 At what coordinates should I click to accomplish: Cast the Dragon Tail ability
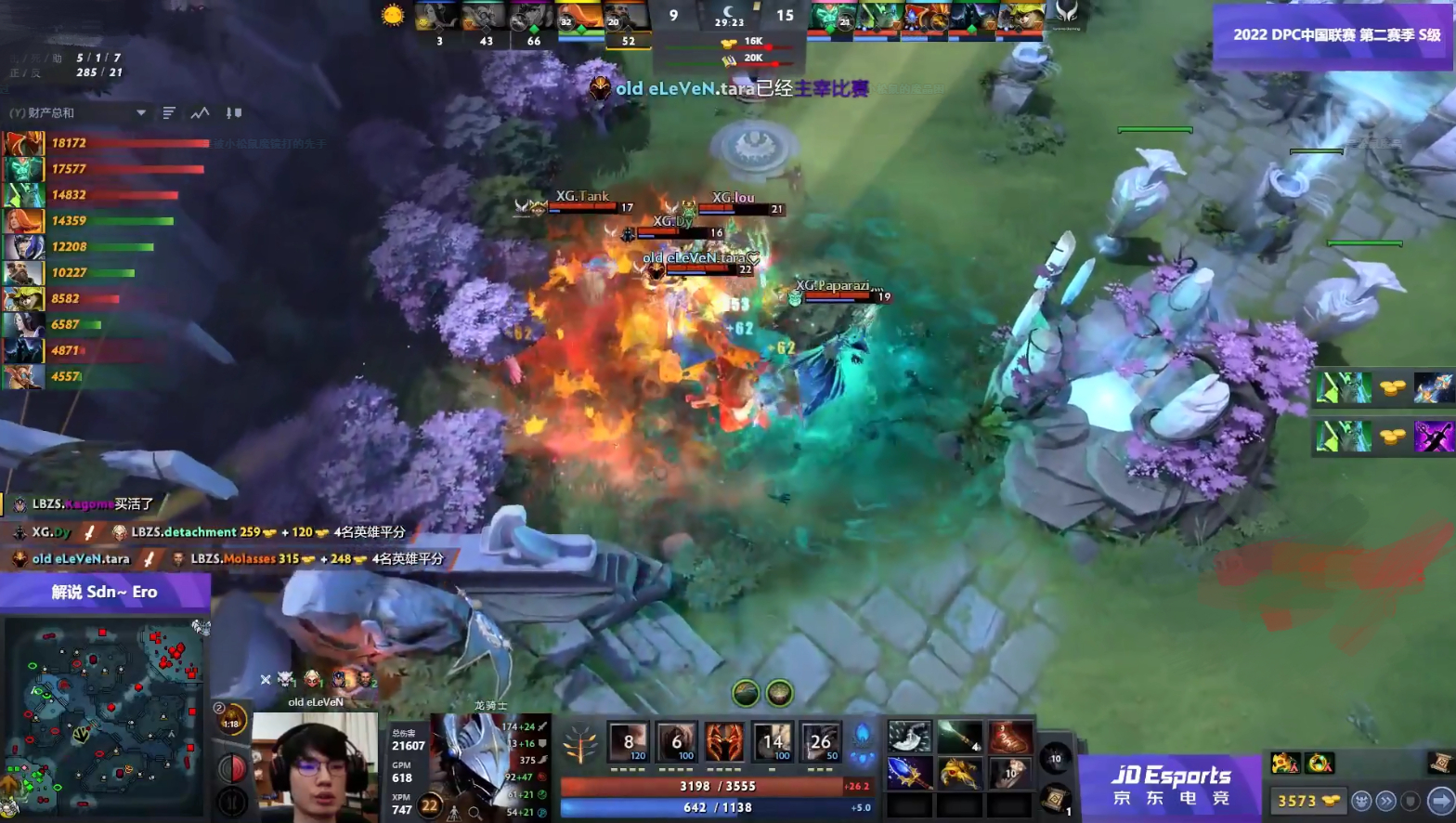click(x=677, y=741)
